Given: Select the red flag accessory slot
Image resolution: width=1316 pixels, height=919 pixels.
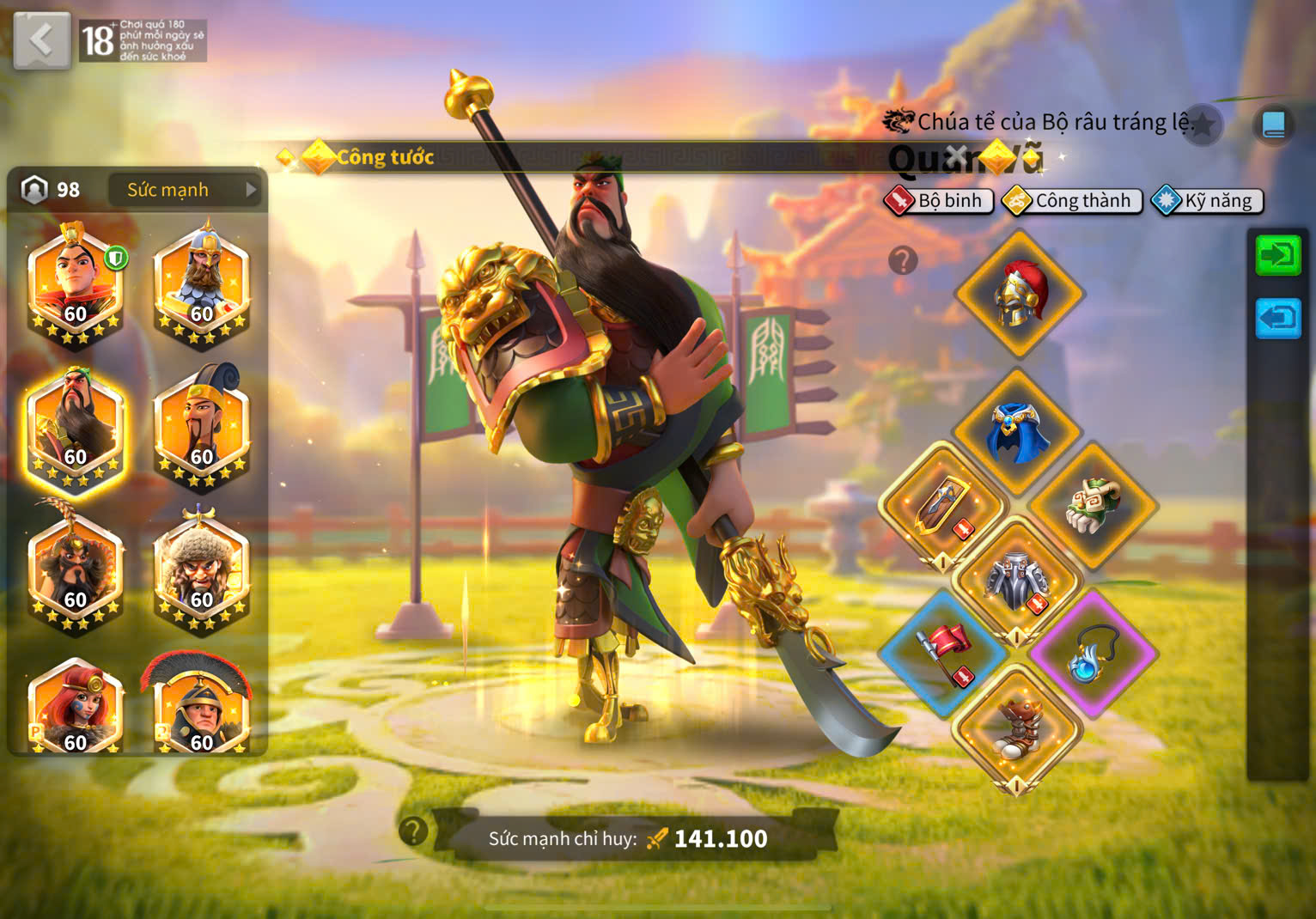Looking at the screenshot, I should pyautogui.click(x=943, y=654).
